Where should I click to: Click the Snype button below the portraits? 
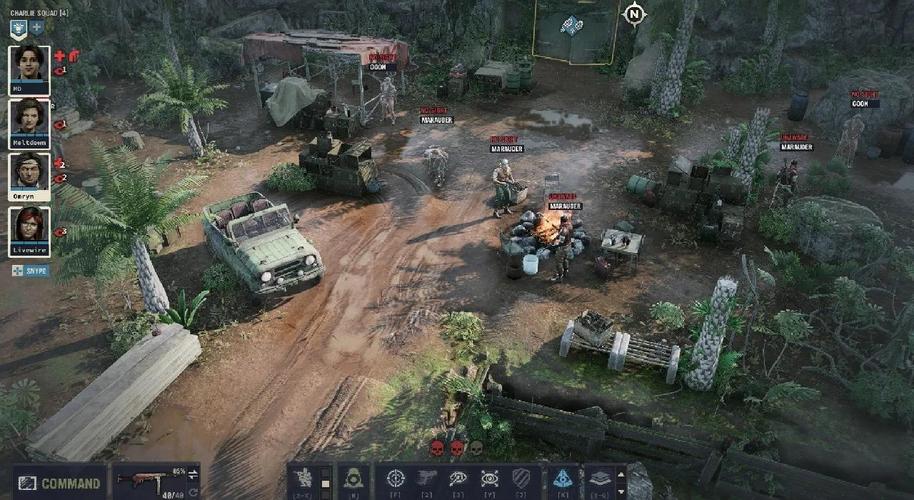pyautogui.click(x=30, y=270)
